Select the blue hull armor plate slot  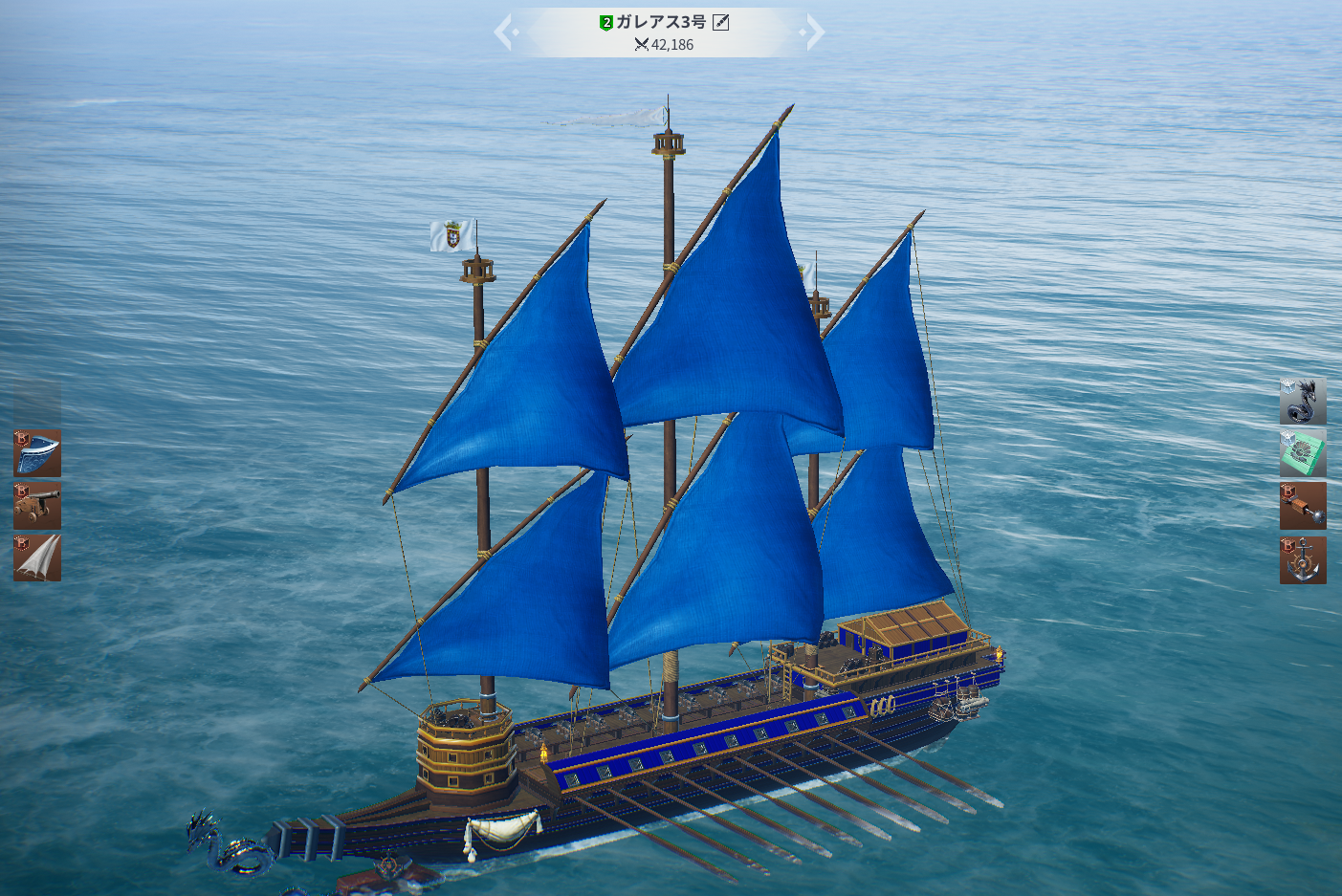tap(37, 453)
